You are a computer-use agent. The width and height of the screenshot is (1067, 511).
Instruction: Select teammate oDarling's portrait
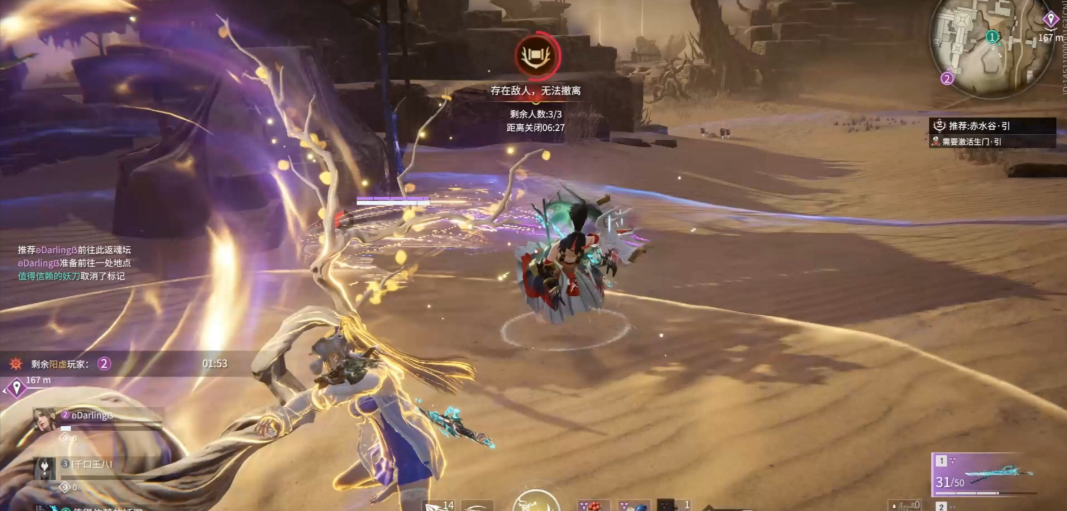pos(46,419)
